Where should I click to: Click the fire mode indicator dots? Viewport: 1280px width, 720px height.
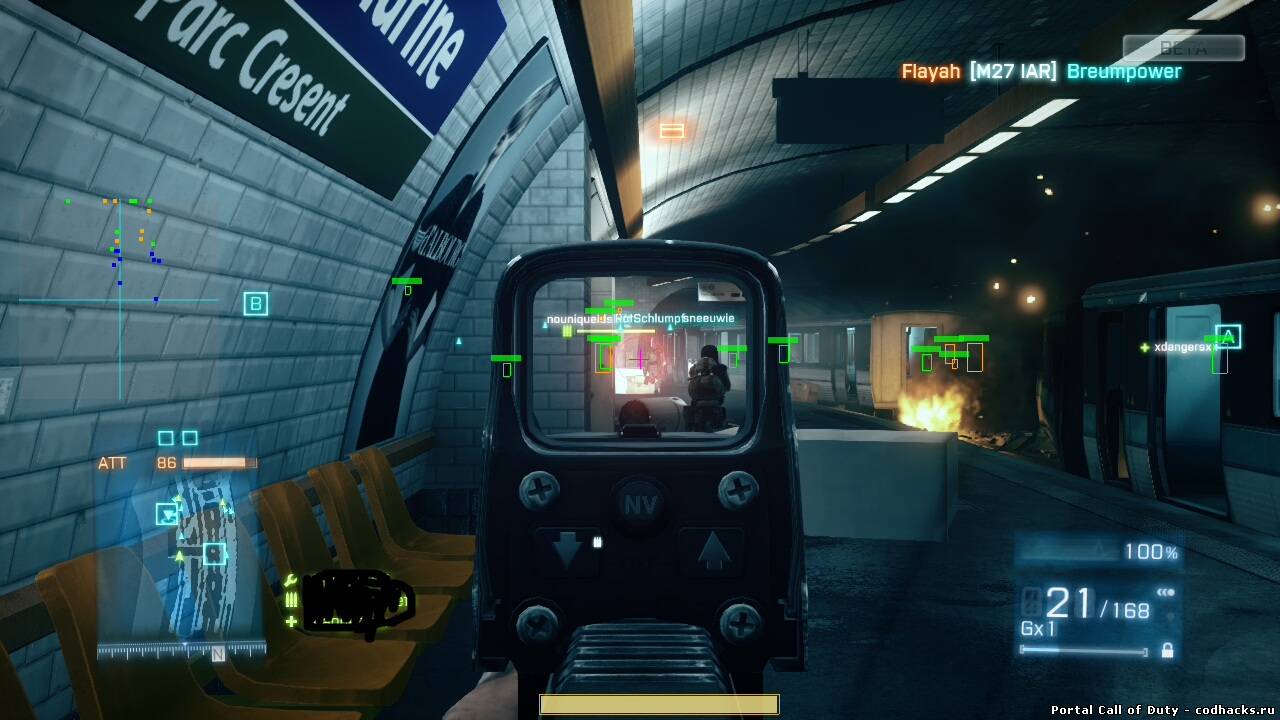(x=1165, y=592)
